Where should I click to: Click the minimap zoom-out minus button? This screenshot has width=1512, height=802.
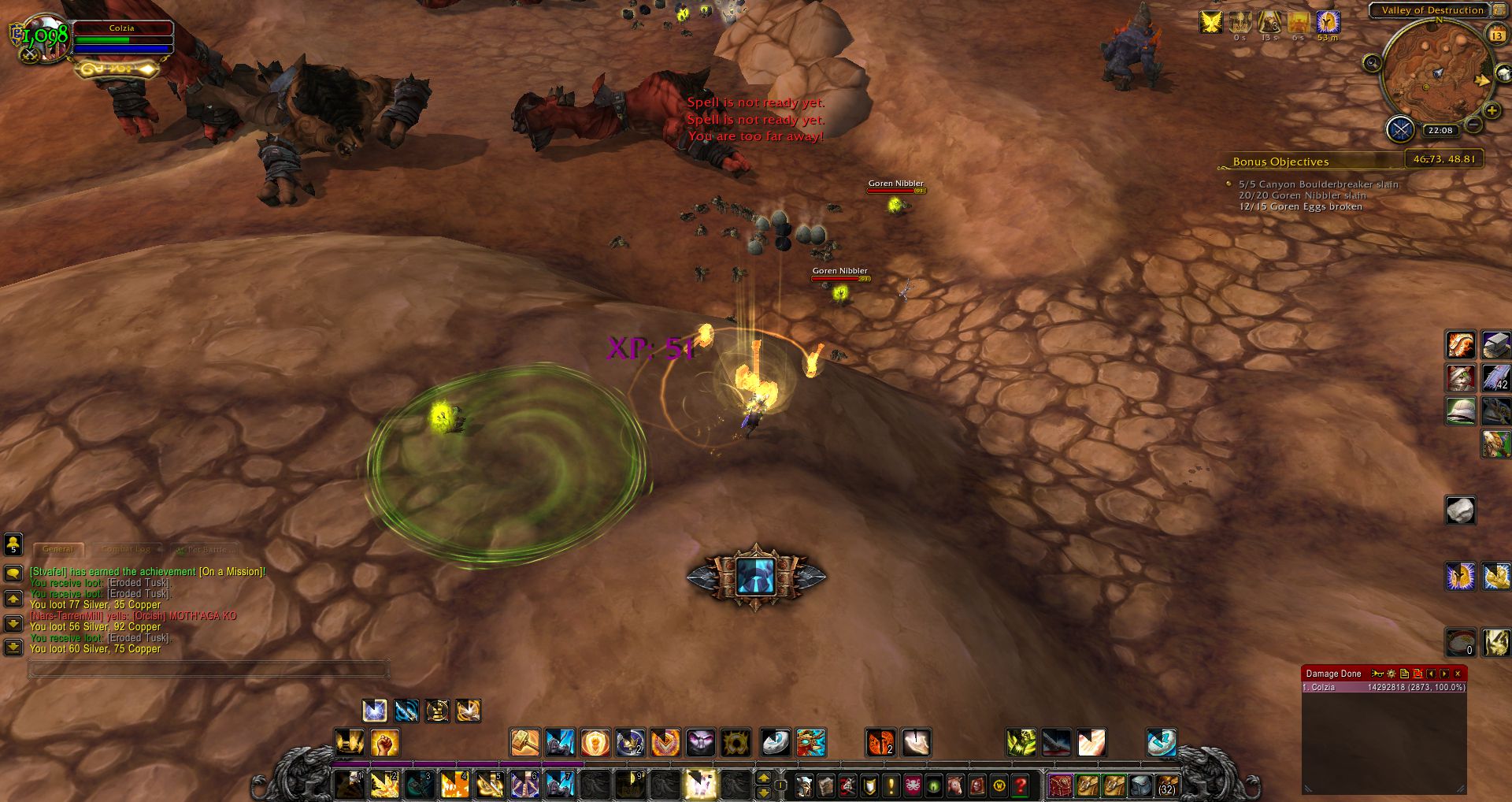[1473, 124]
